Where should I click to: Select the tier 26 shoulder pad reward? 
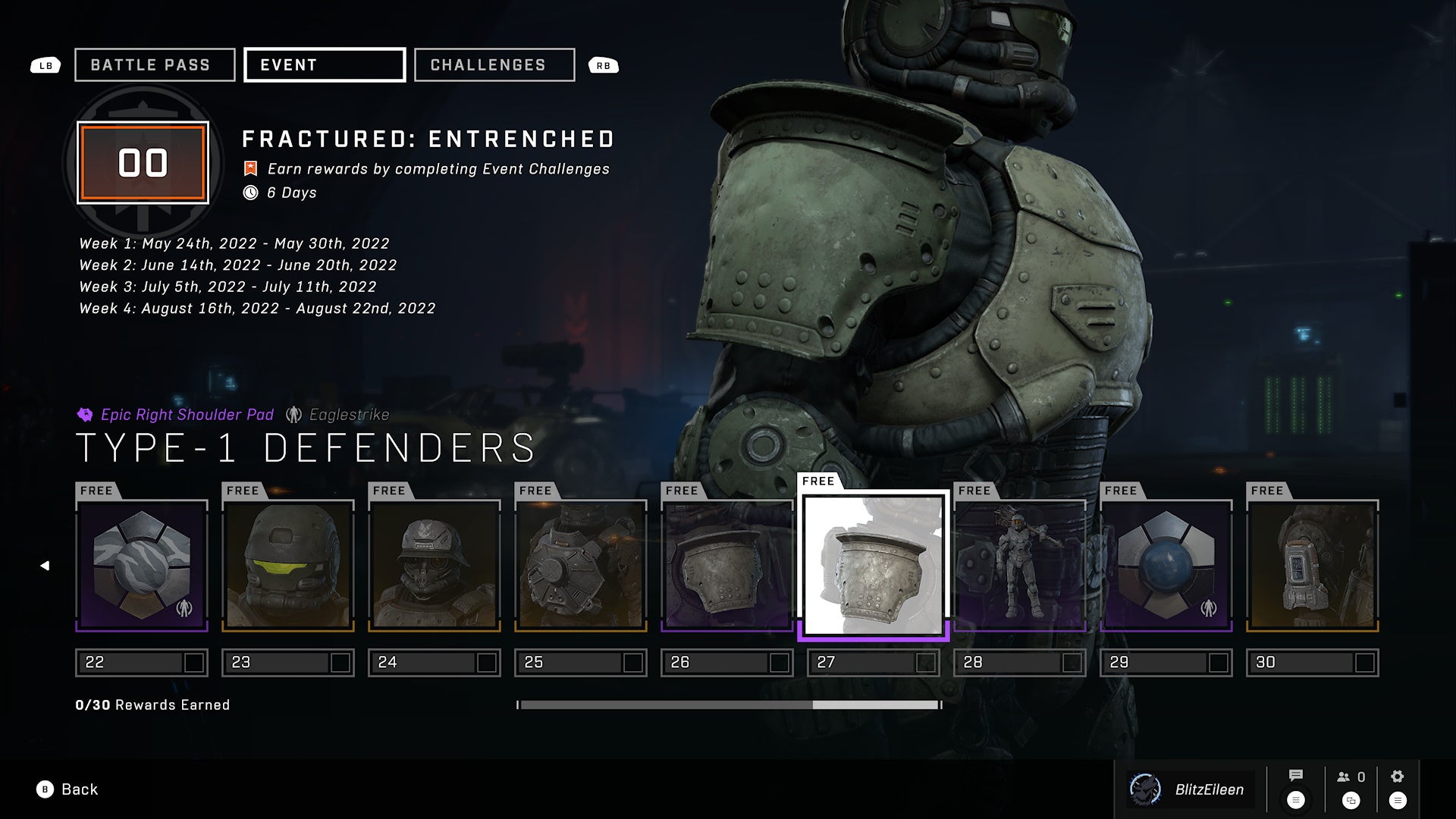tap(727, 565)
